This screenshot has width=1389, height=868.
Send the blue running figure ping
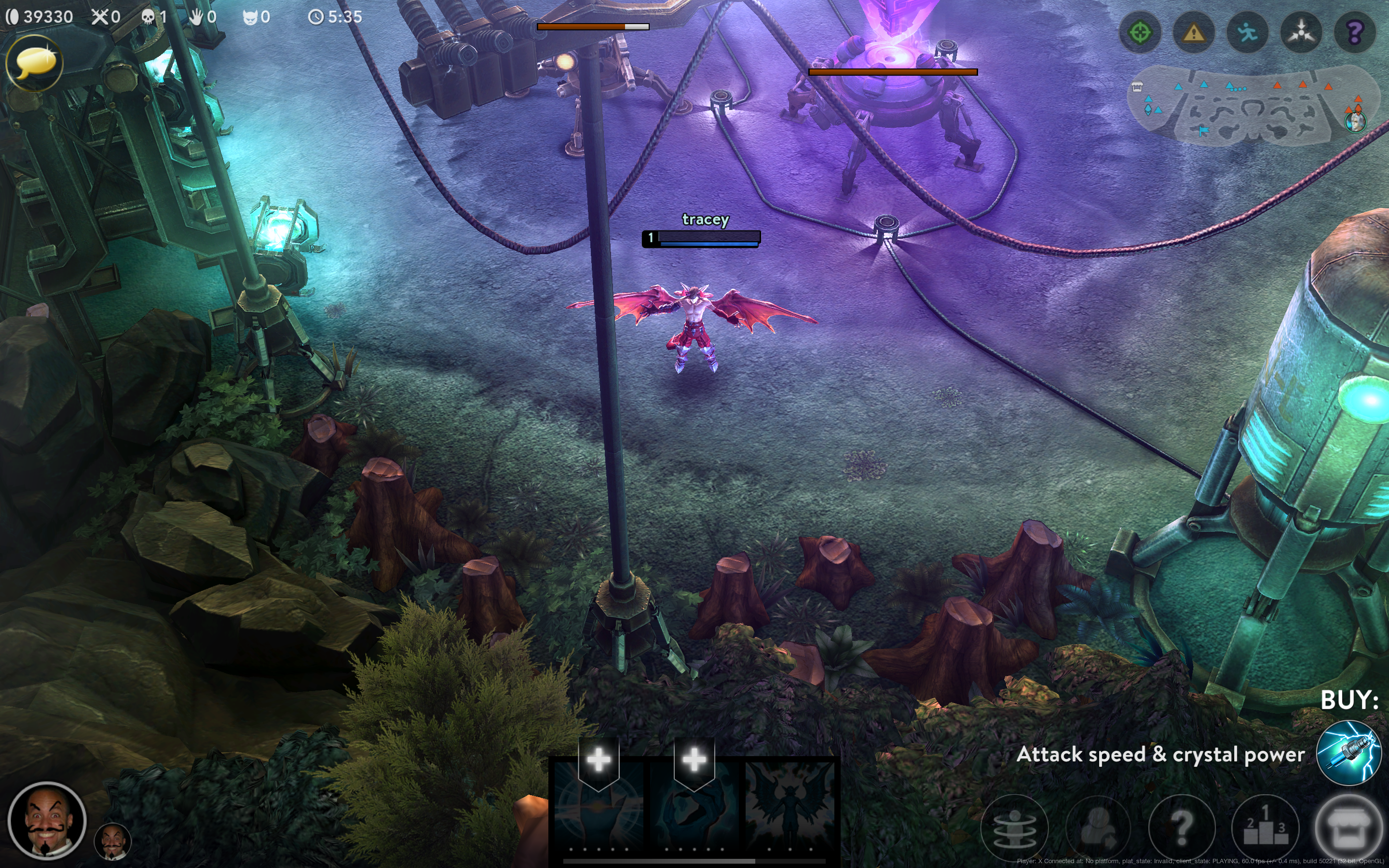coord(1247,33)
